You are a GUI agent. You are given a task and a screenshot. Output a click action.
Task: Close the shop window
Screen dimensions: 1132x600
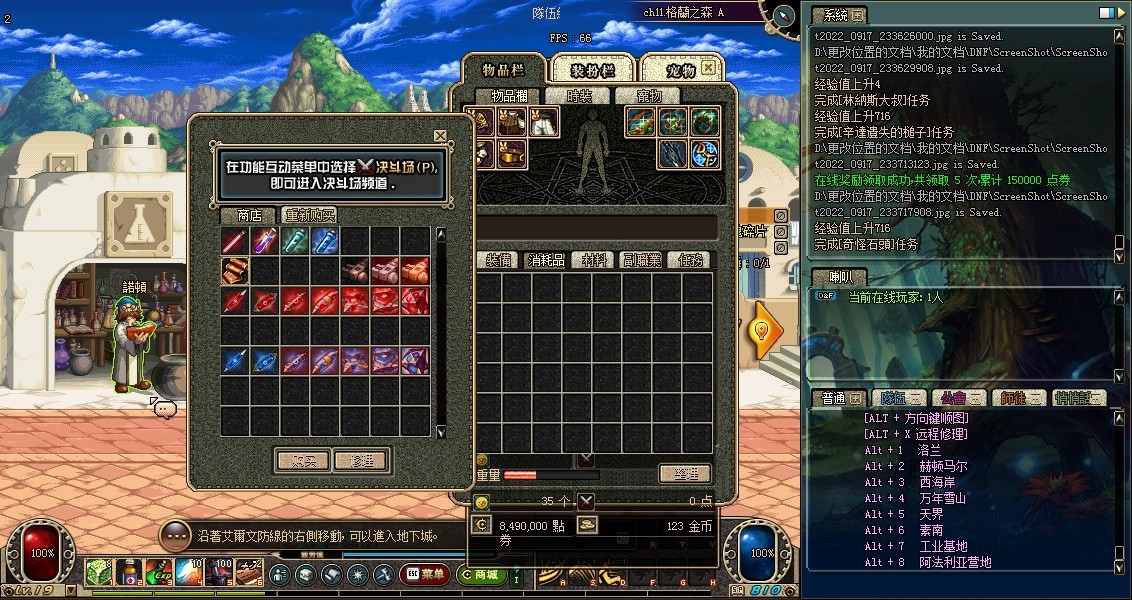click(440, 135)
